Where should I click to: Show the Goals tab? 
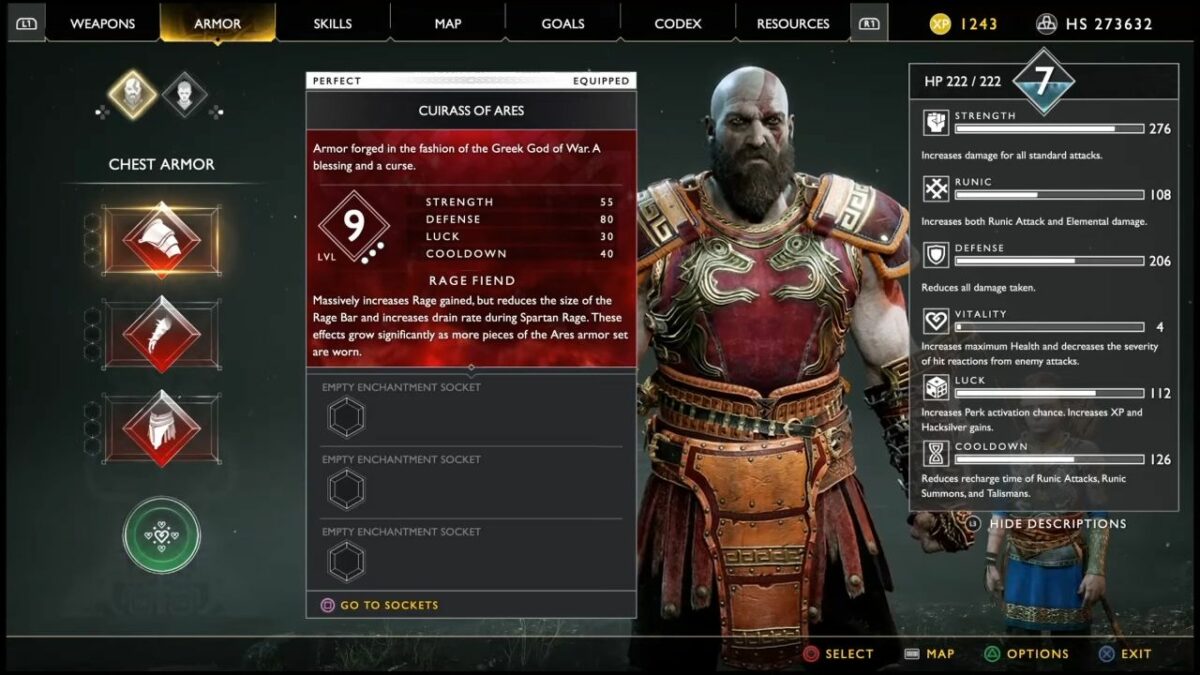click(x=563, y=23)
